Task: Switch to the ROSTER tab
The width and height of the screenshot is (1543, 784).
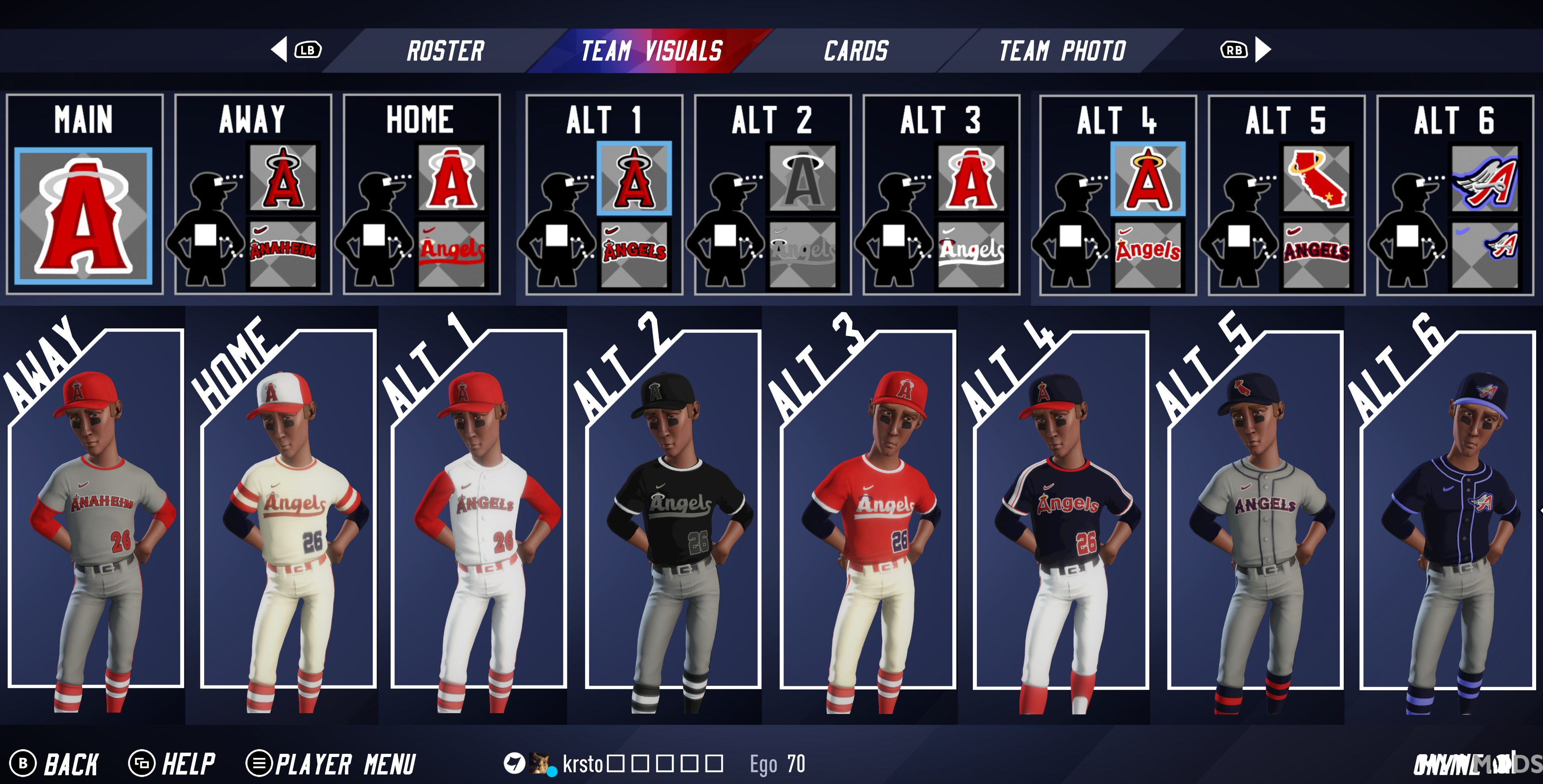Action: point(446,50)
